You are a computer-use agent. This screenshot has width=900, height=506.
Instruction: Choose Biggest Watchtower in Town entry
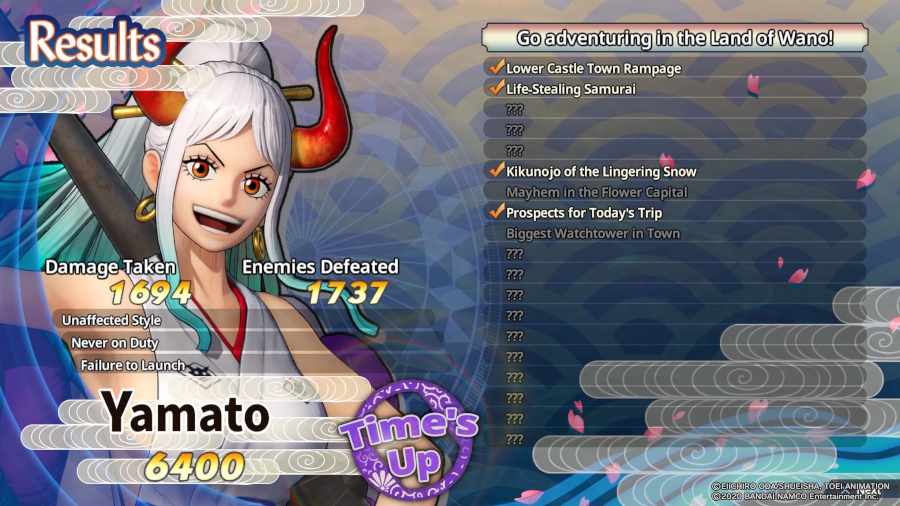(x=592, y=233)
